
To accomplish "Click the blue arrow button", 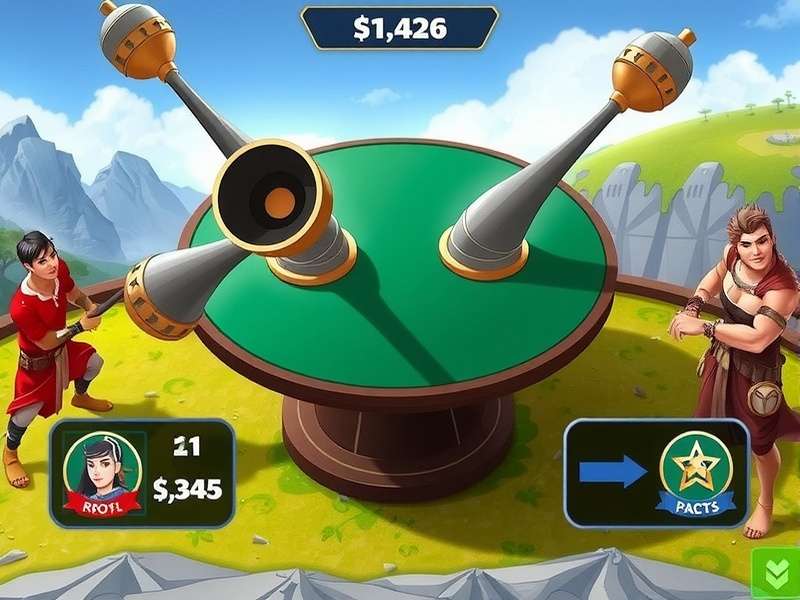I will pyautogui.click(x=613, y=471).
